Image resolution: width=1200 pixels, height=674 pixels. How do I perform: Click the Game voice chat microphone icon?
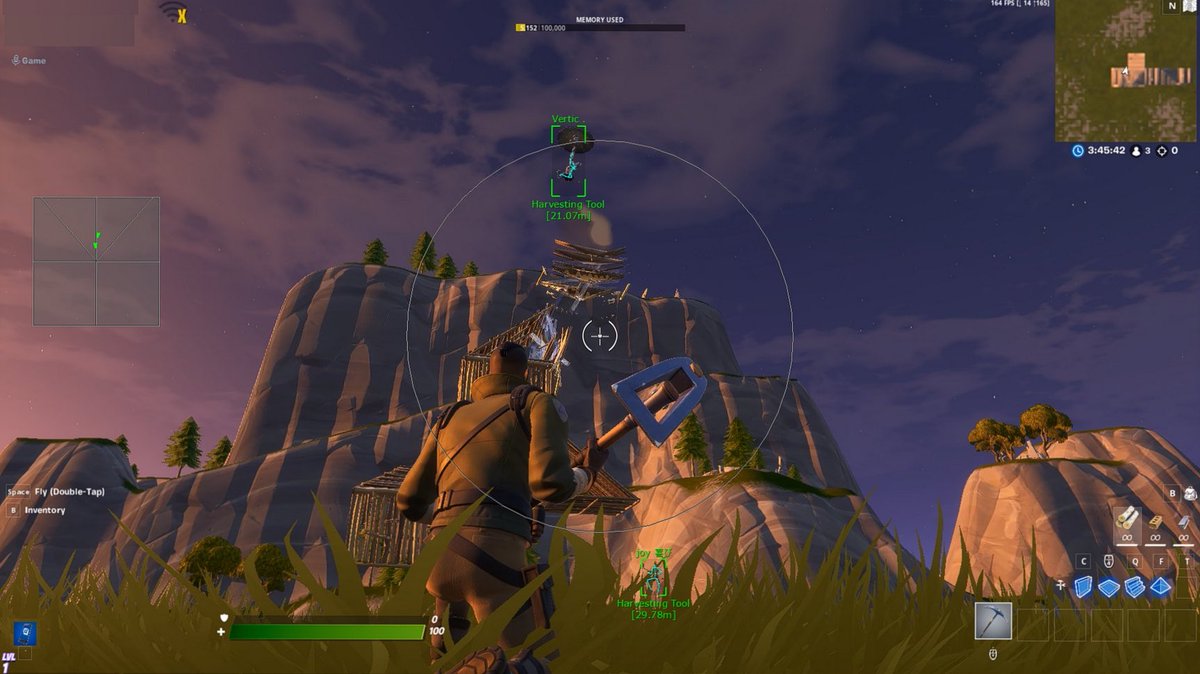[16, 61]
